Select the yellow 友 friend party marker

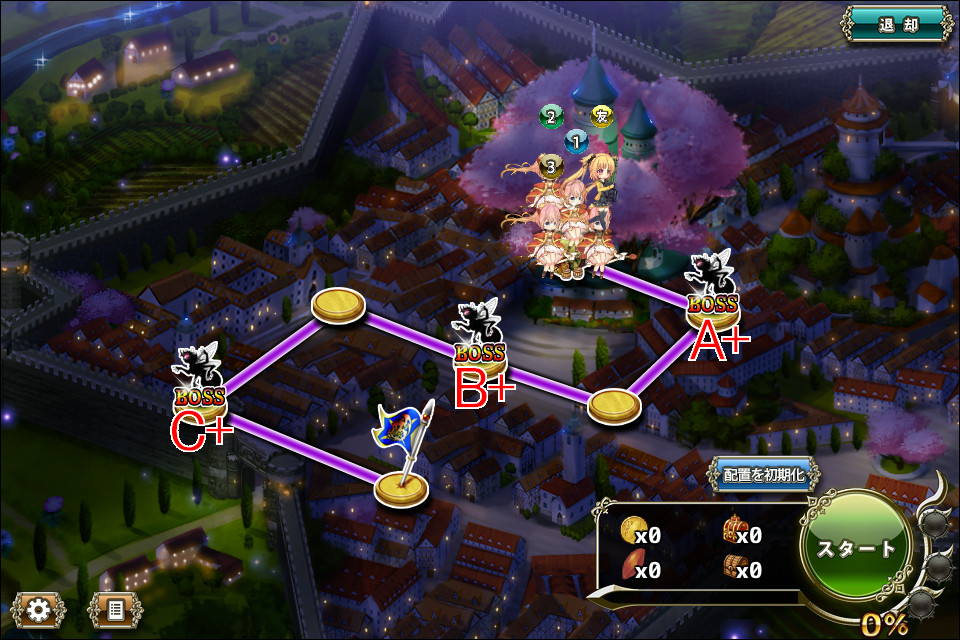(601, 115)
